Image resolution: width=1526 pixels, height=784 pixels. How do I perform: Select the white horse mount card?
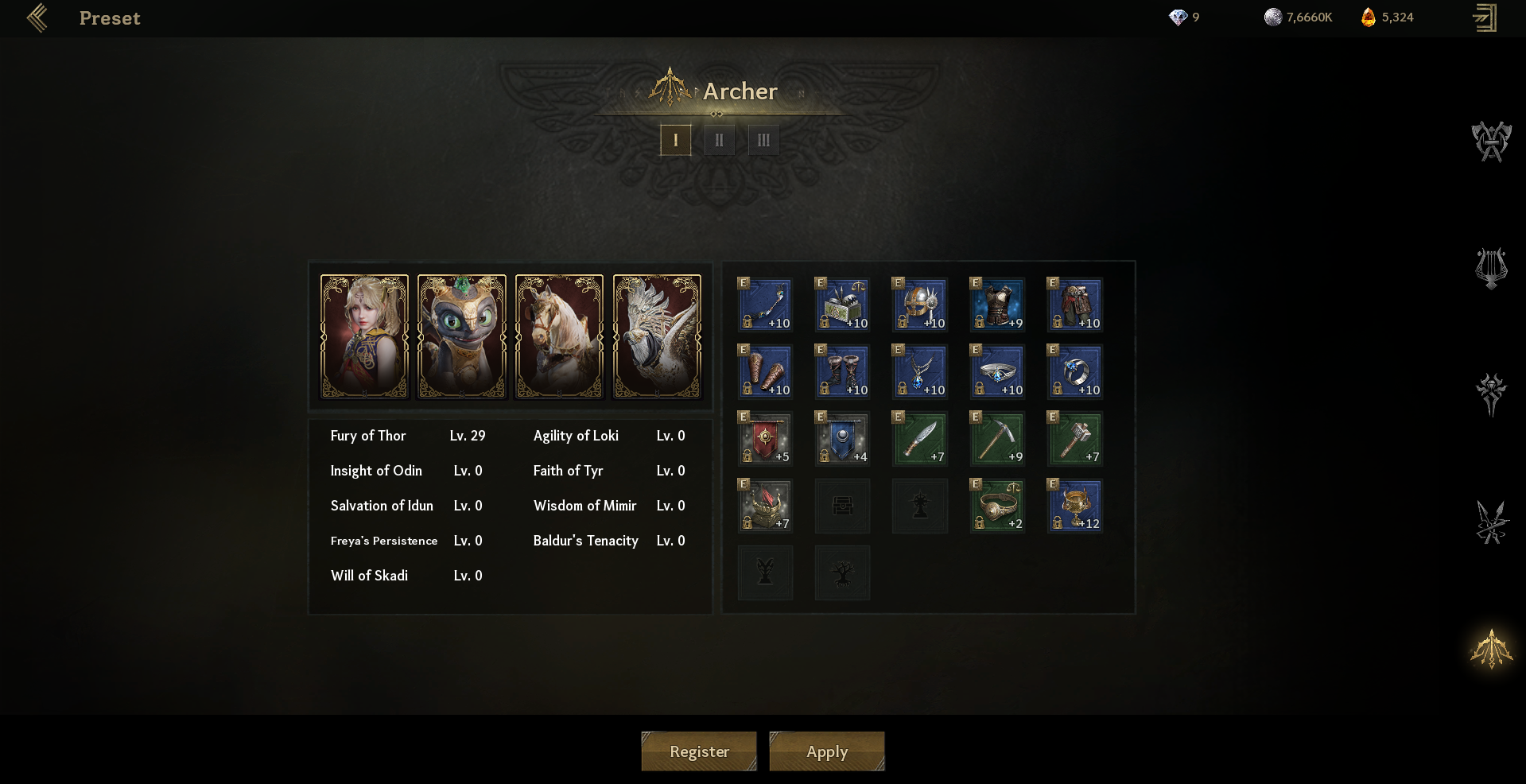pyautogui.click(x=559, y=336)
